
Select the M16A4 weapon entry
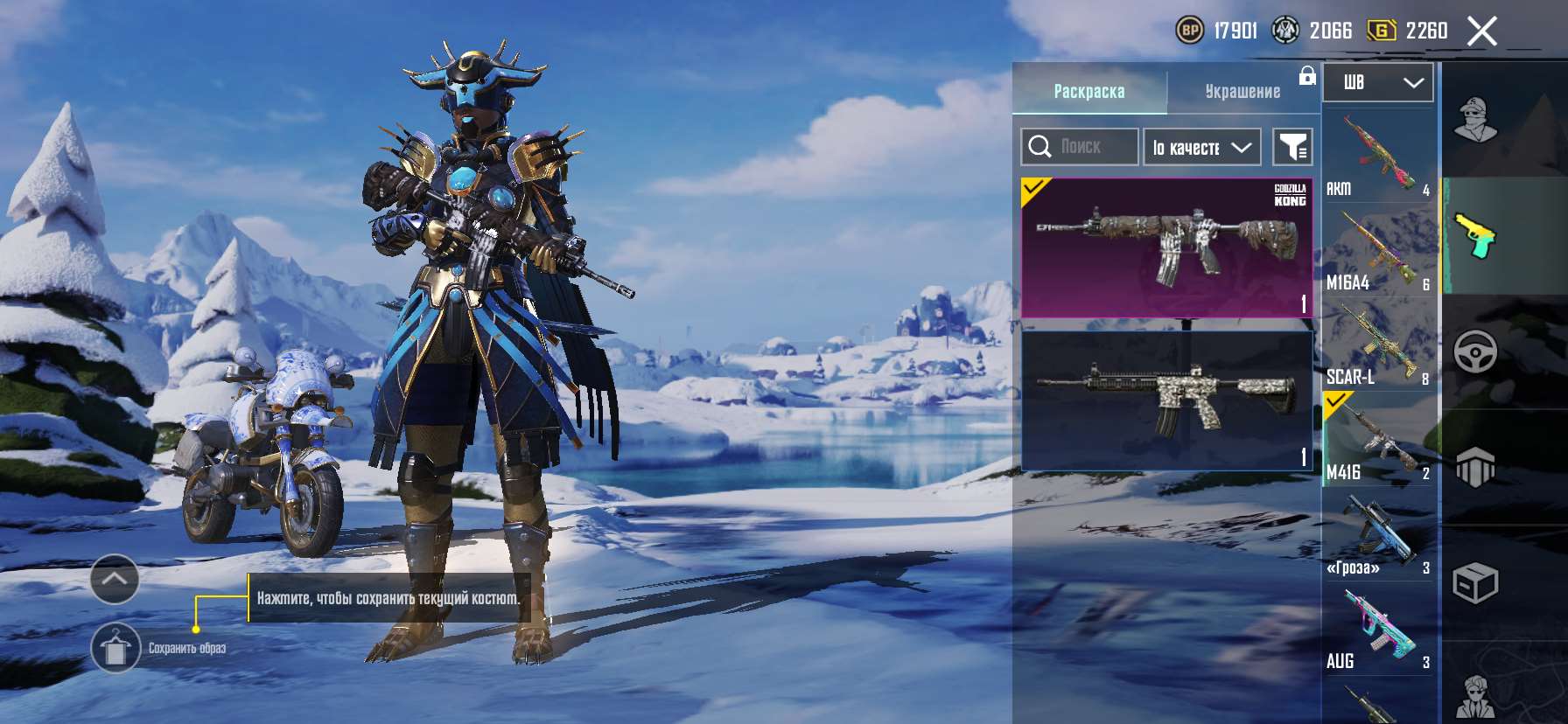pyautogui.click(x=1378, y=250)
